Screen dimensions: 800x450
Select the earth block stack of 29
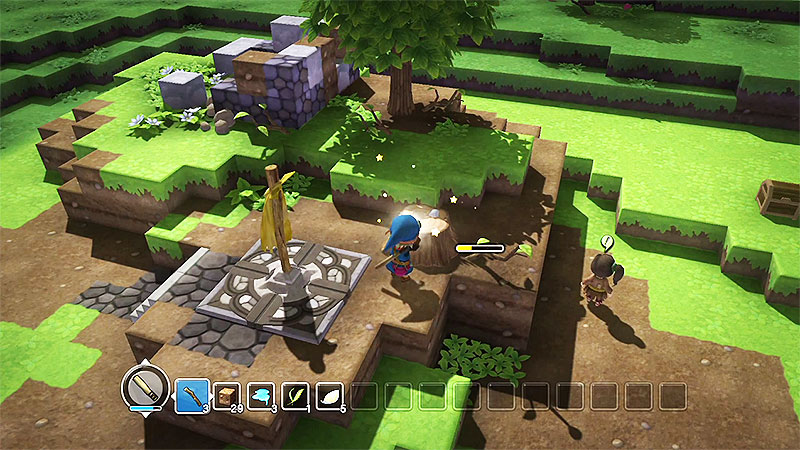tap(226, 396)
